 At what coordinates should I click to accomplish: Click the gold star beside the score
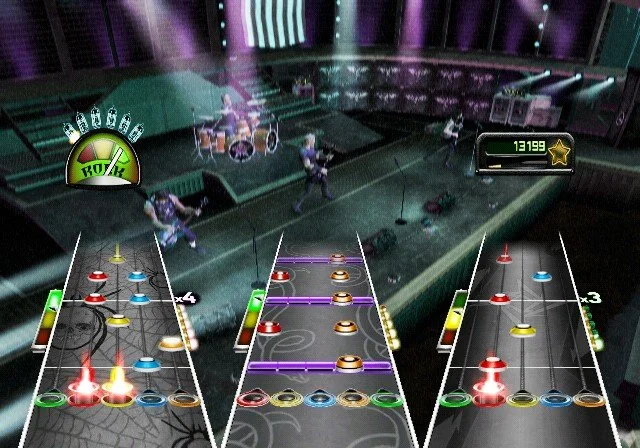pyautogui.click(x=562, y=150)
